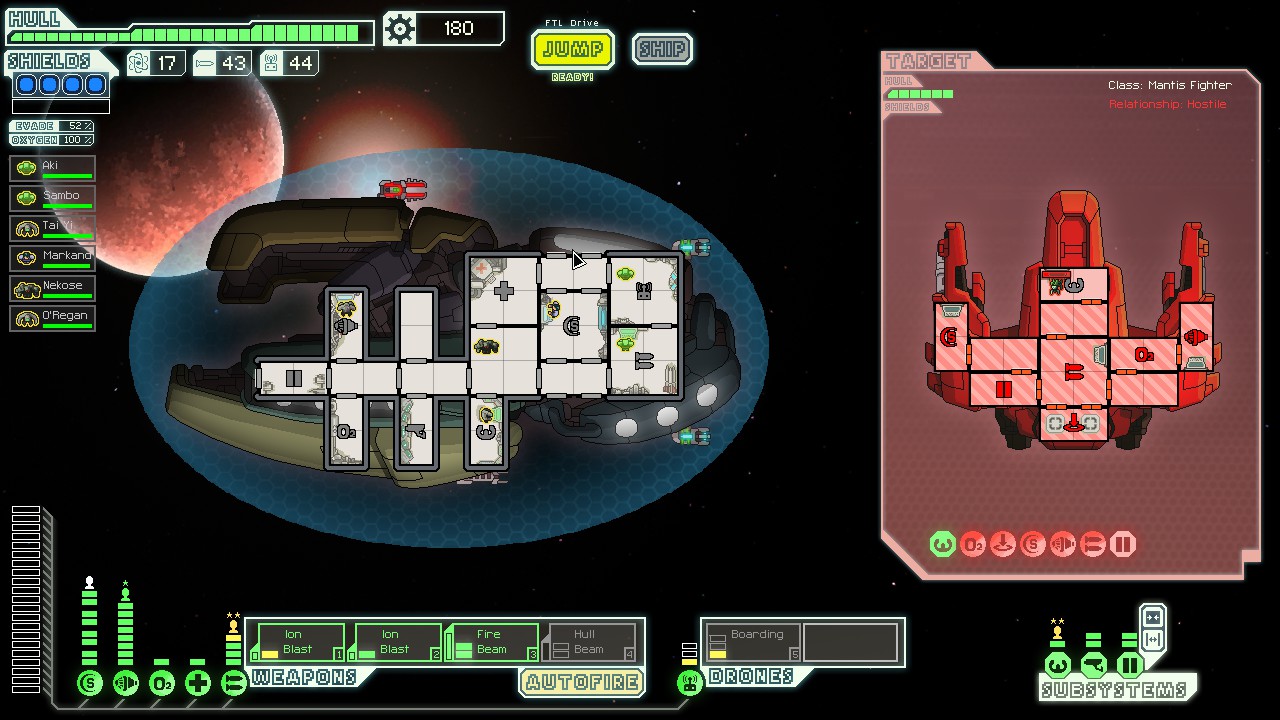Select crew member Sambo

point(53,198)
